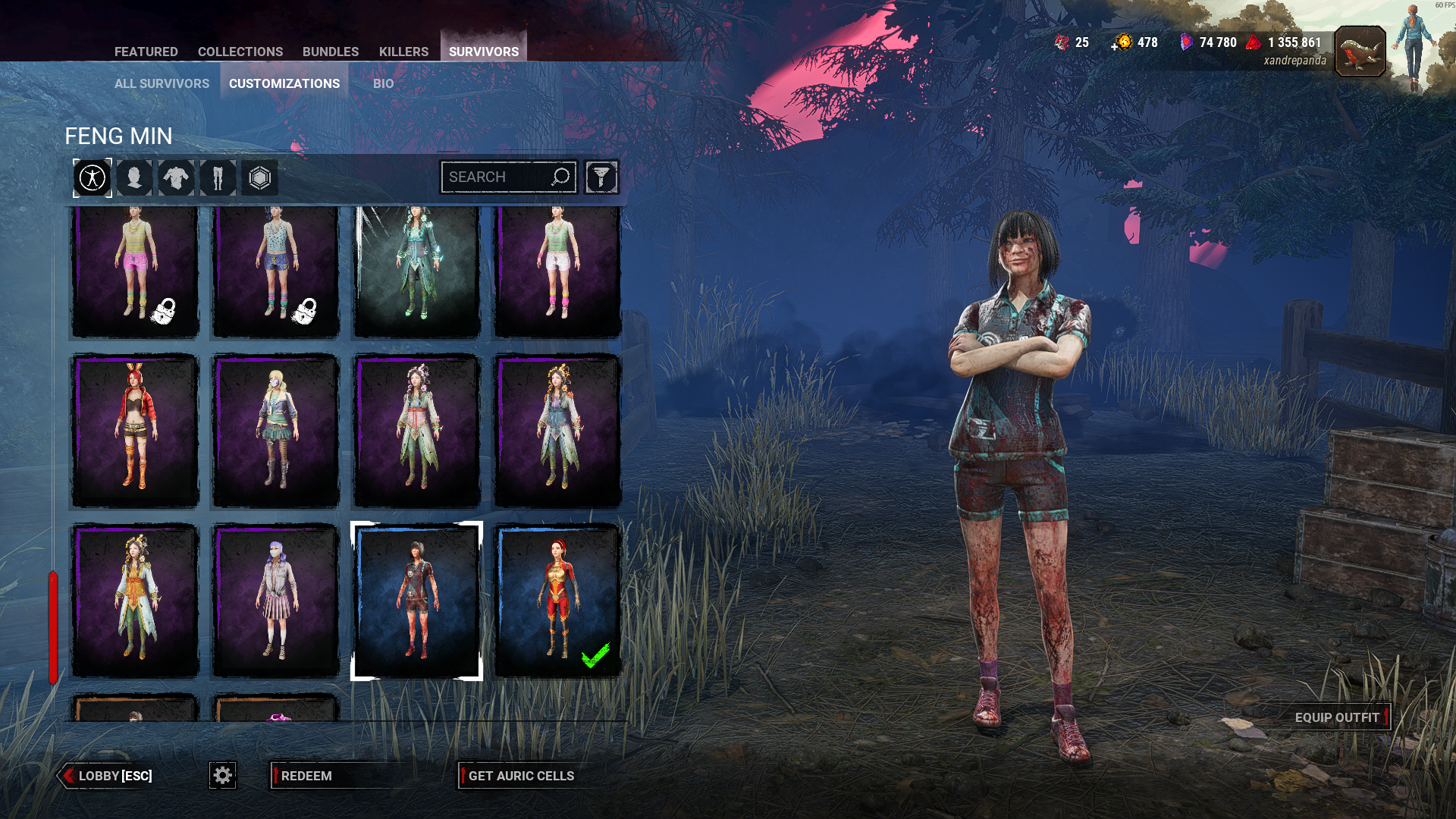
Task: Open settings gear menu
Action: pyautogui.click(x=222, y=775)
